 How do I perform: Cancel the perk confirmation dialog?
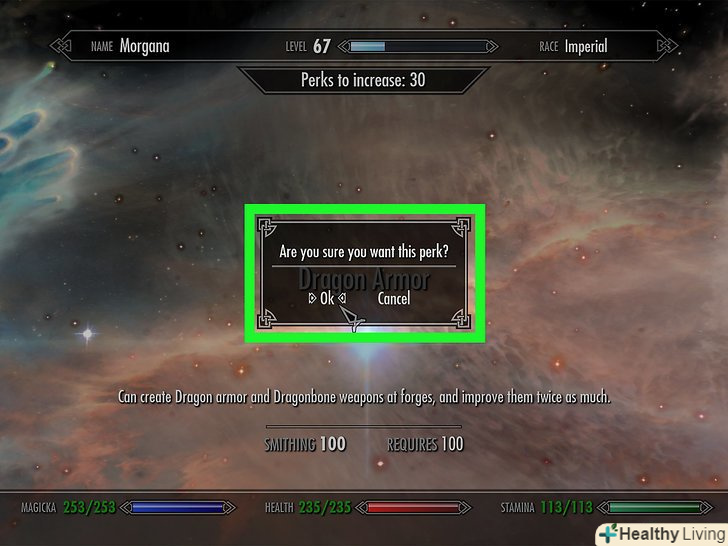(x=393, y=298)
